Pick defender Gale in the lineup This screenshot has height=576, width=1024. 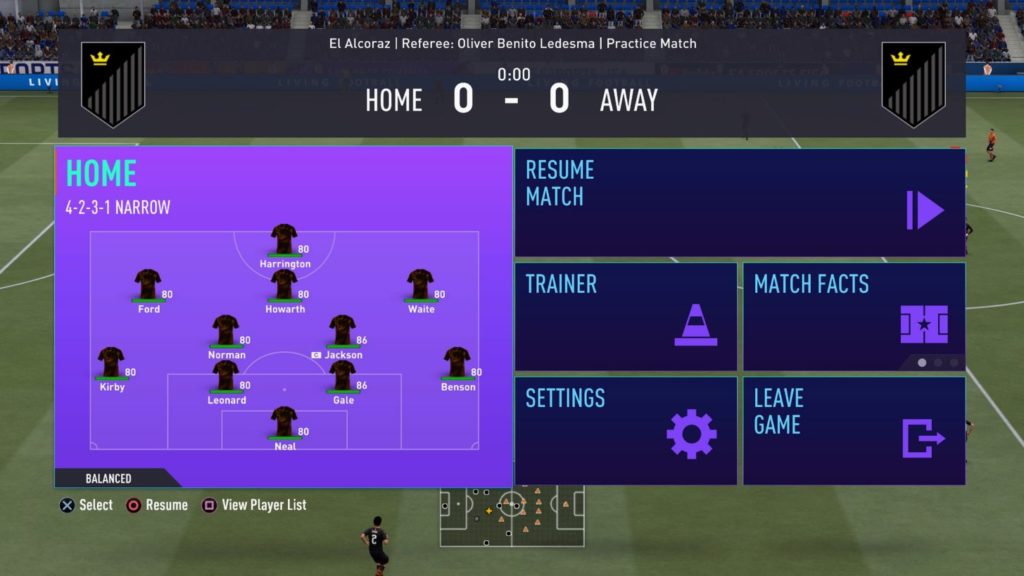pyautogui.click(x=342, y=375)
